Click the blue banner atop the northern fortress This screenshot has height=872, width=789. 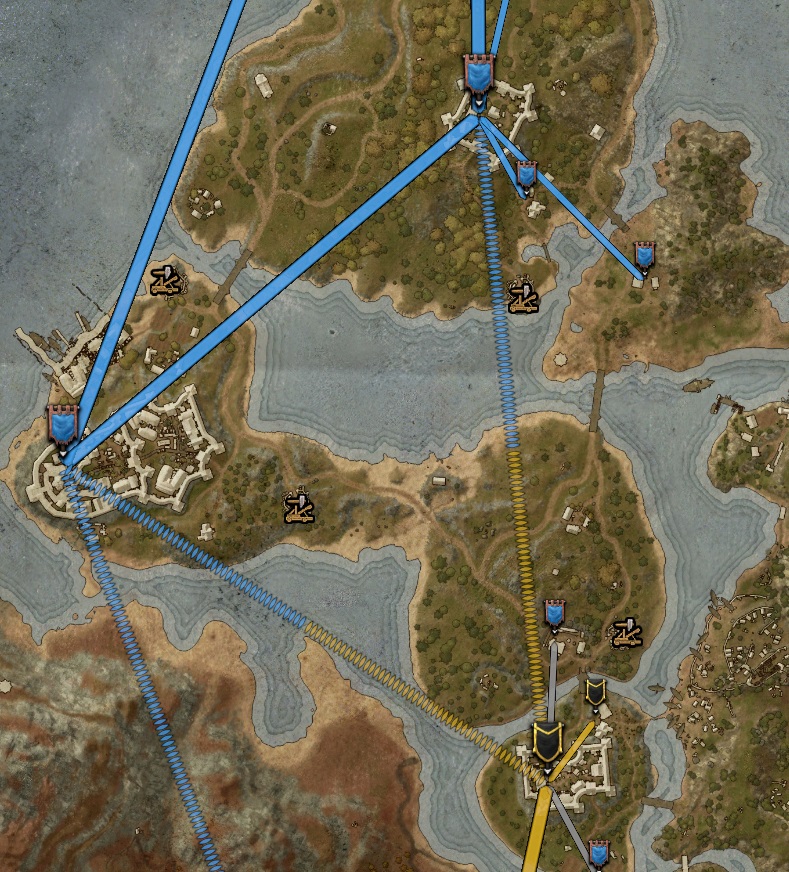[x=478, y=73]
